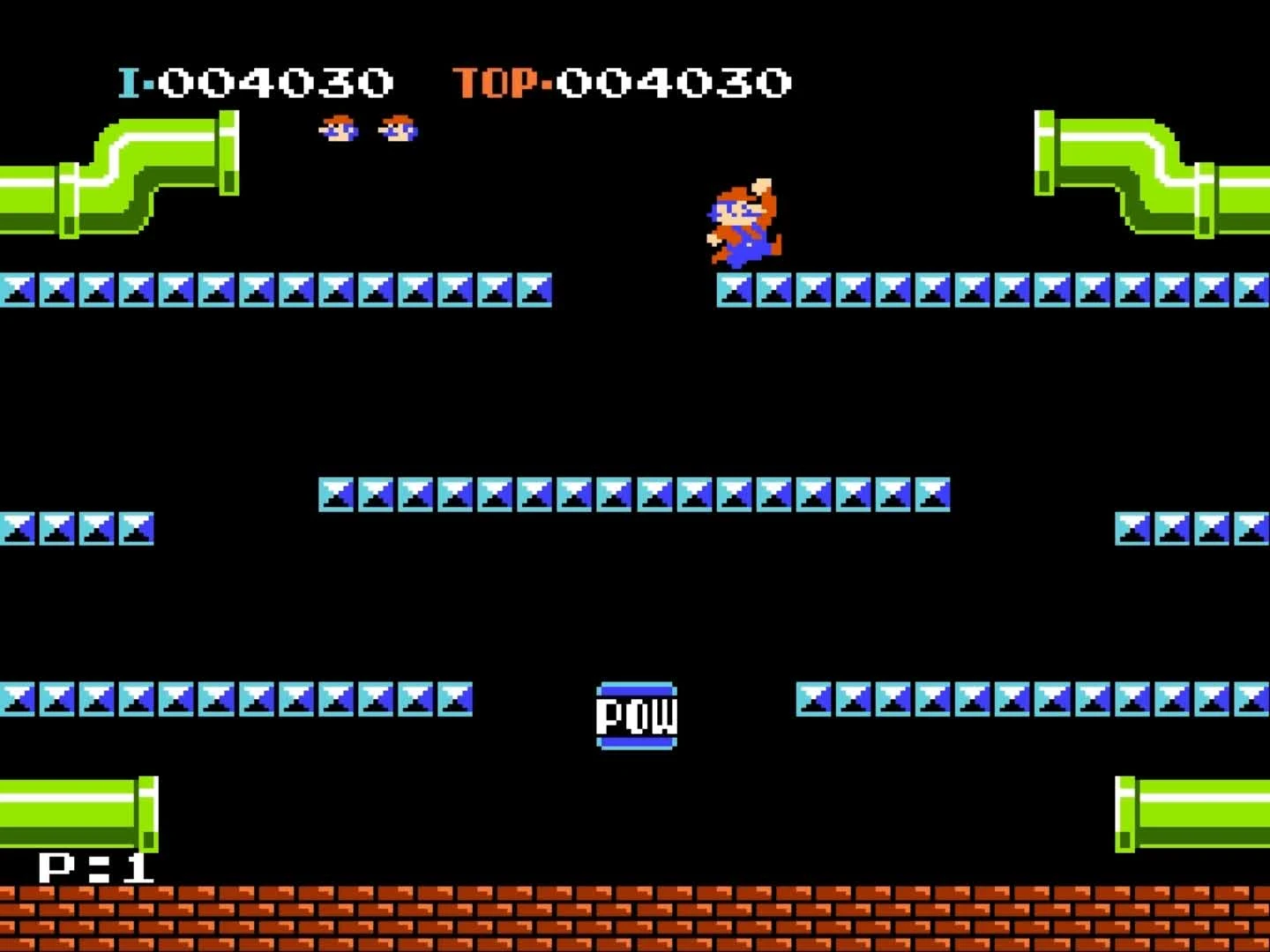Screen dimensions: 1270x952
Task: Select the I score label
Action: point(131,82)
